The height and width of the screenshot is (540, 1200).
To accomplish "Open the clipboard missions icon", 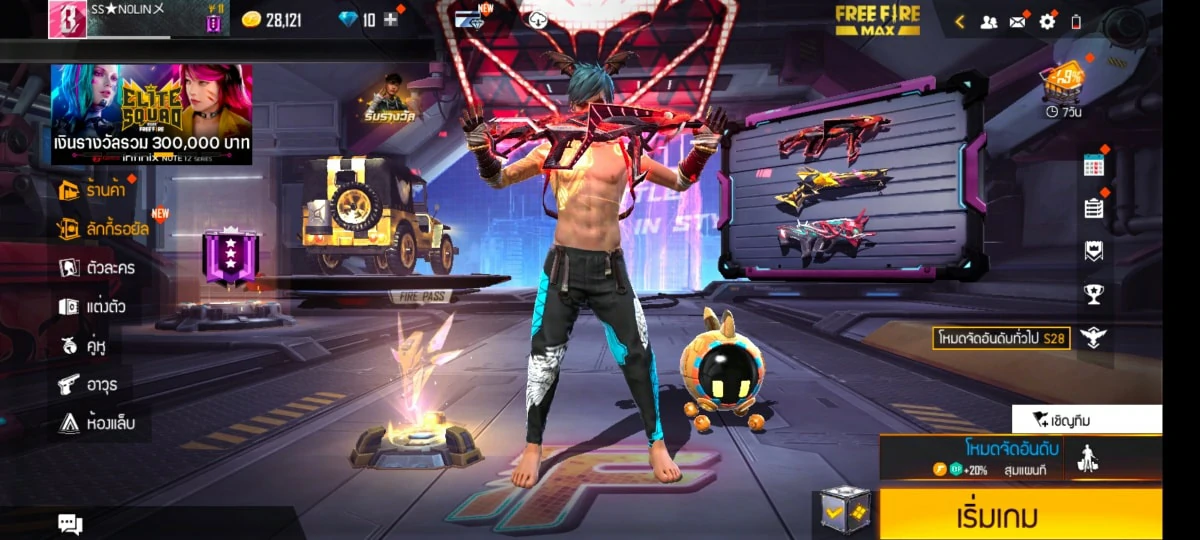I will pyautogui.click(x=1093, y=208).
